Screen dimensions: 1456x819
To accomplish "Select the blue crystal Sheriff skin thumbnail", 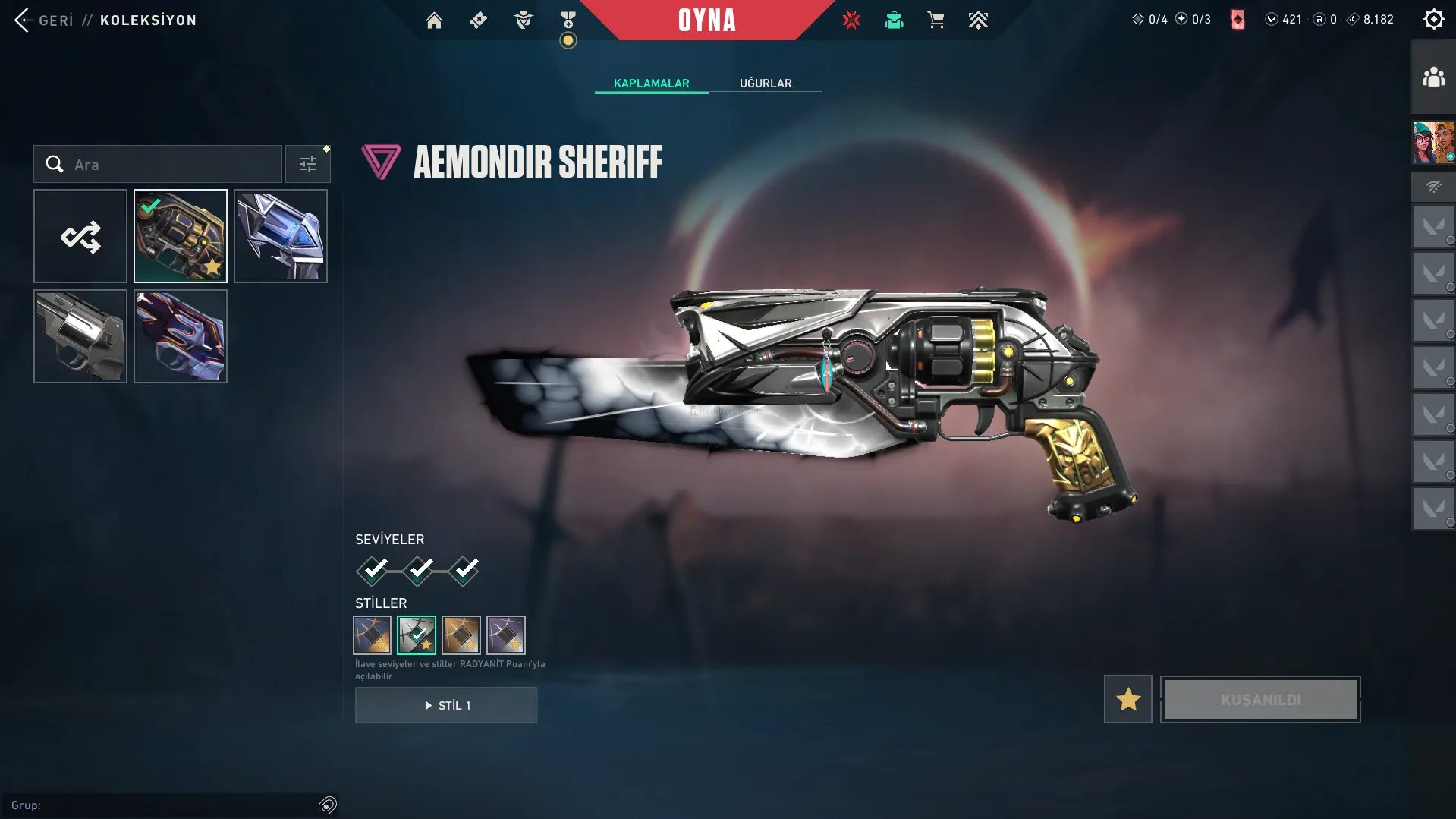I will (x=281, y=236).
